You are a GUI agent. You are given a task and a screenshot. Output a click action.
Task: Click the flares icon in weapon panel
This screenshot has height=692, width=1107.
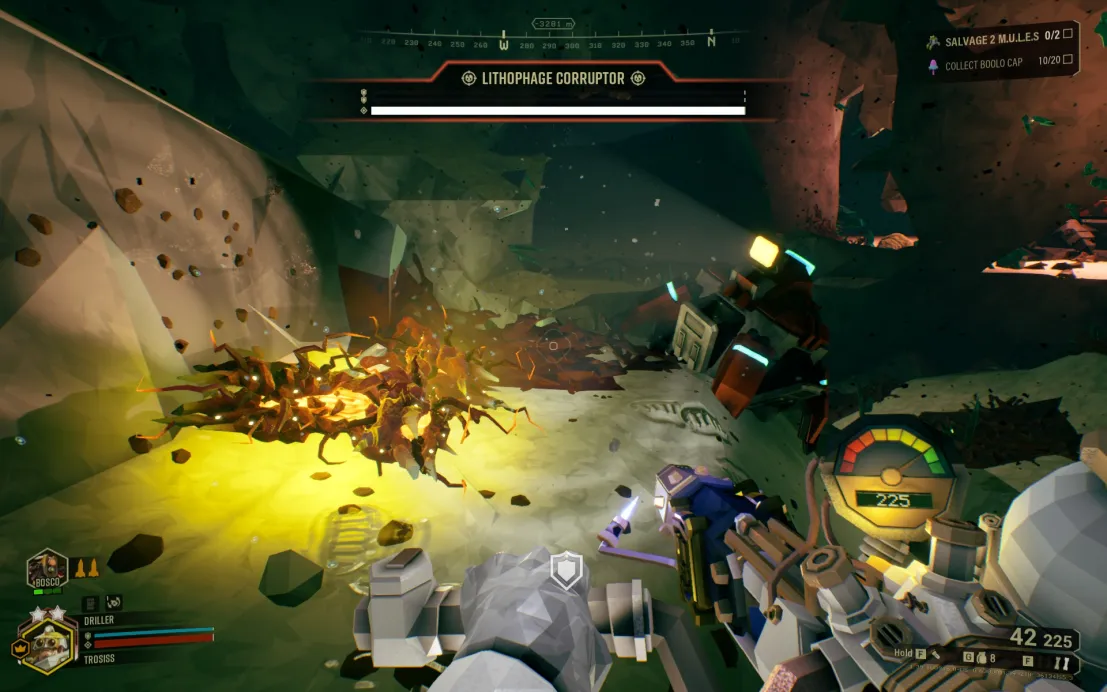(1062, 663)
